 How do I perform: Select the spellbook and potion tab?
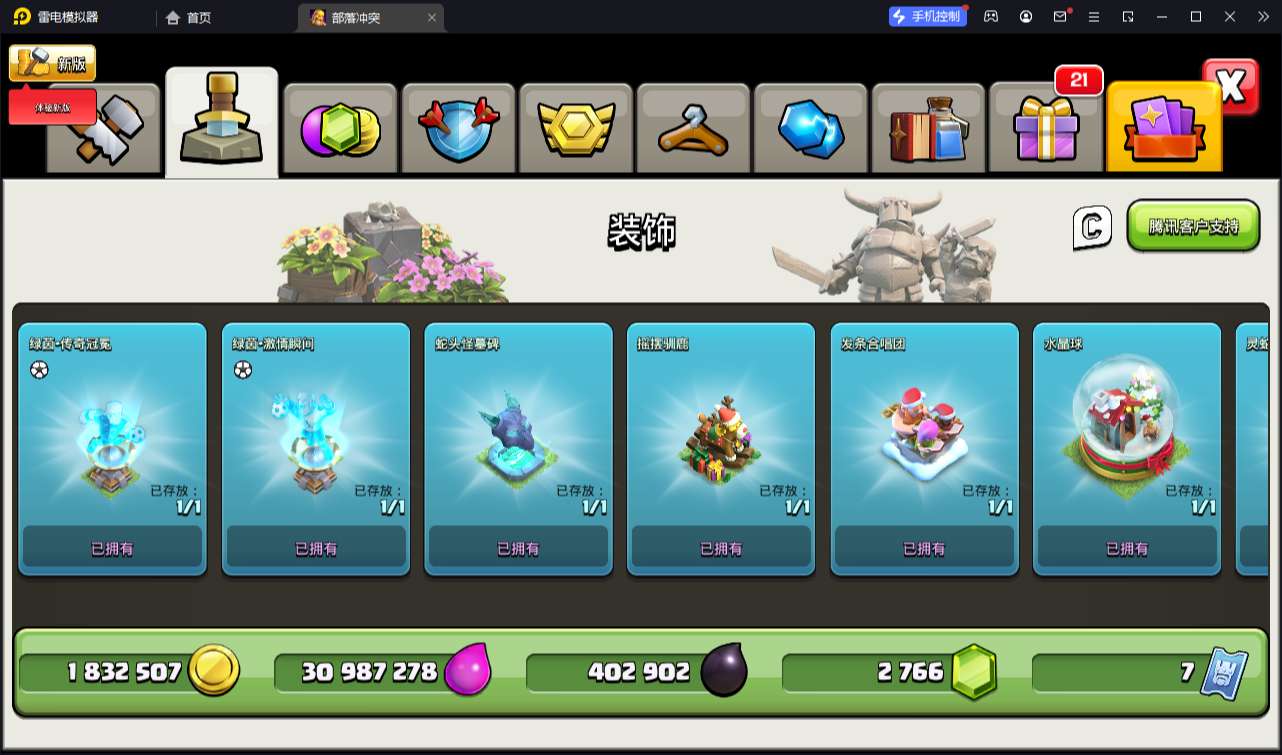click(928, 129)
